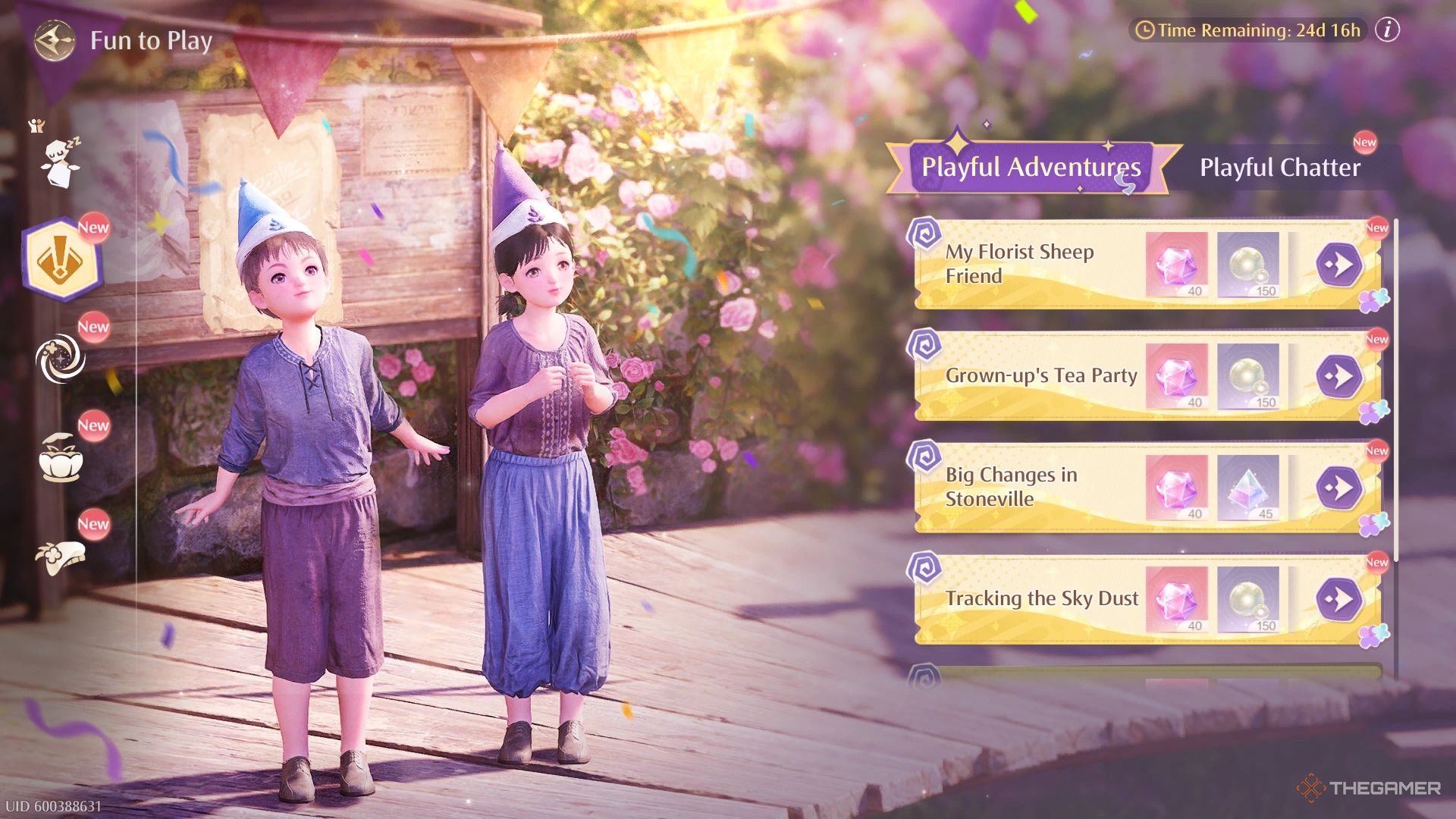The height and width of the screenshot is (819, 1456).
Task: Open the lotus flower sidebar icon
Action: pyautogui.click(x=61, y=458)
